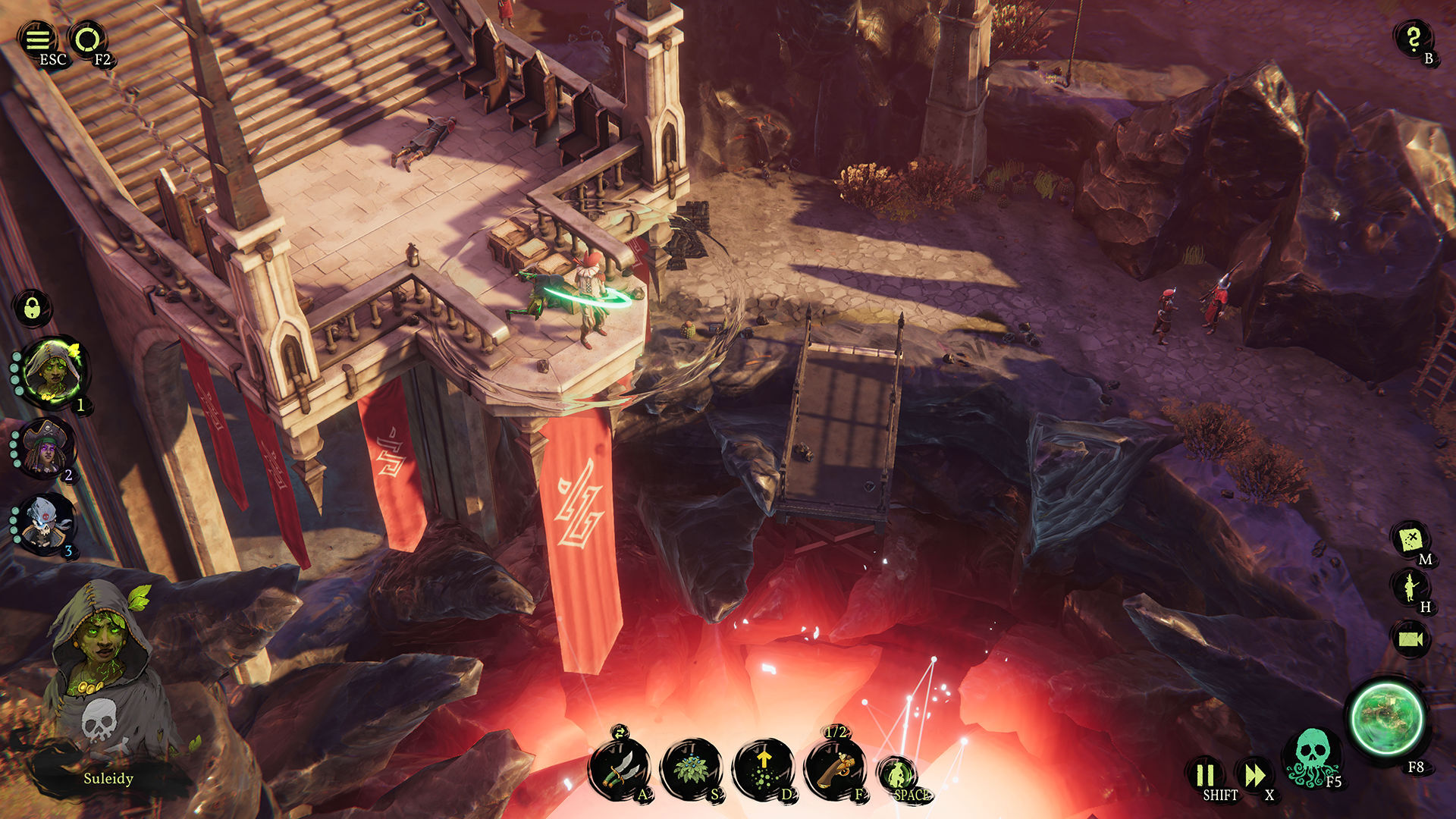The image size is (1456, 819).
Task: Click the 1/2 ammo counter above the pistol
Action: (x=837, y=733)
